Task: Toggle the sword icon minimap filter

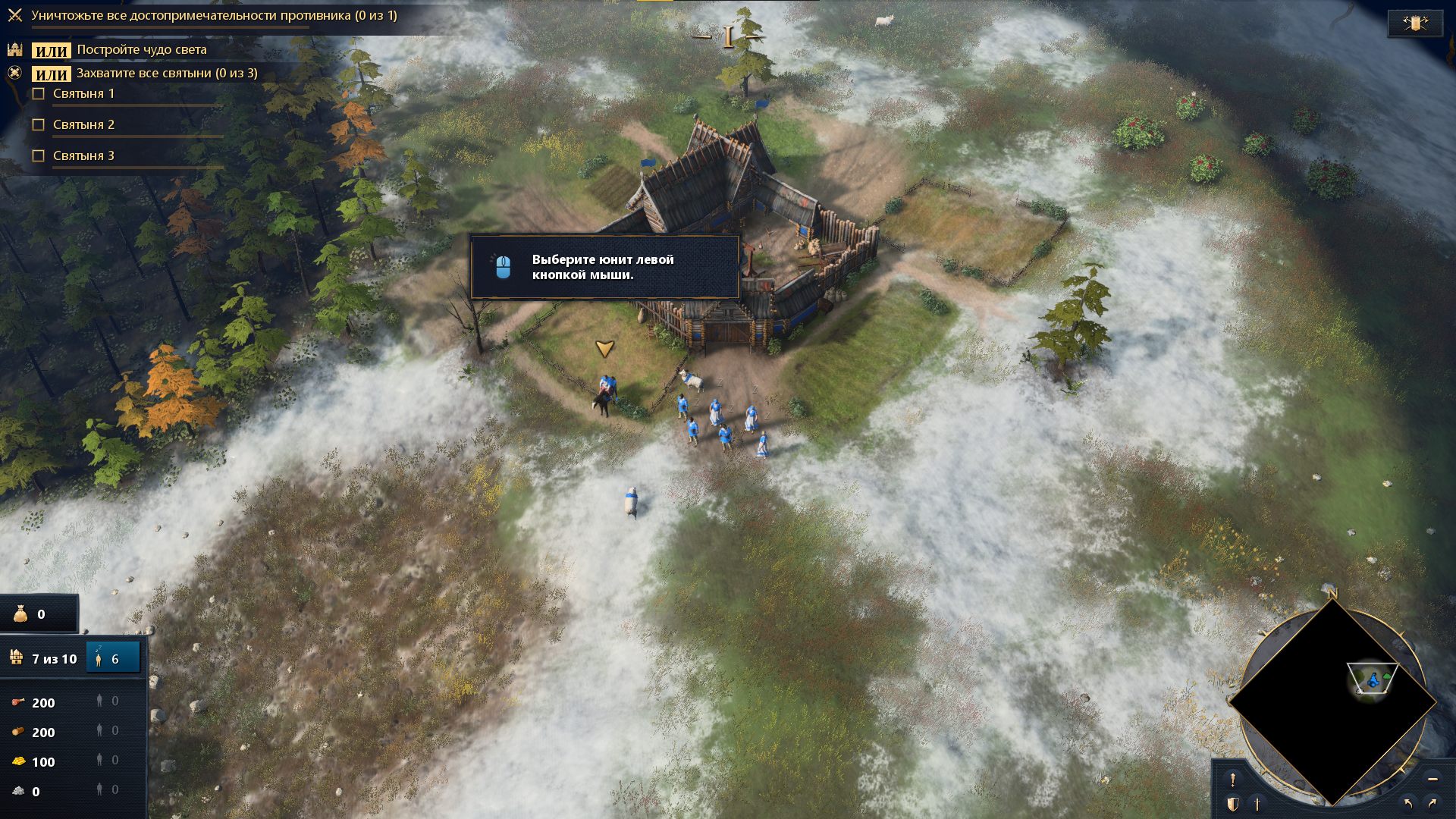Action: coord(1257,804)
